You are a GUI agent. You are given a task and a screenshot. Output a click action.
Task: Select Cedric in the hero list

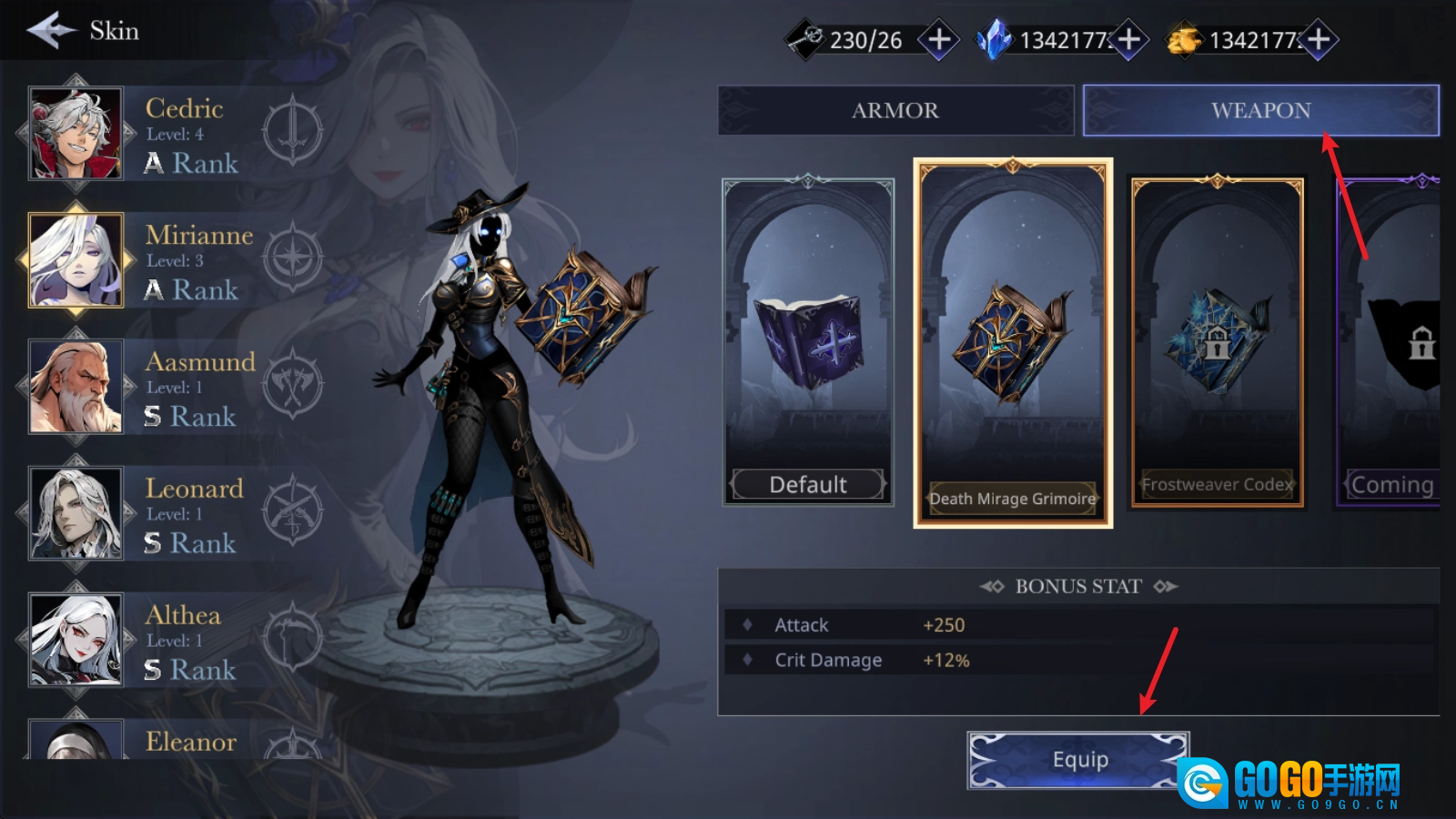coord(76,134)
